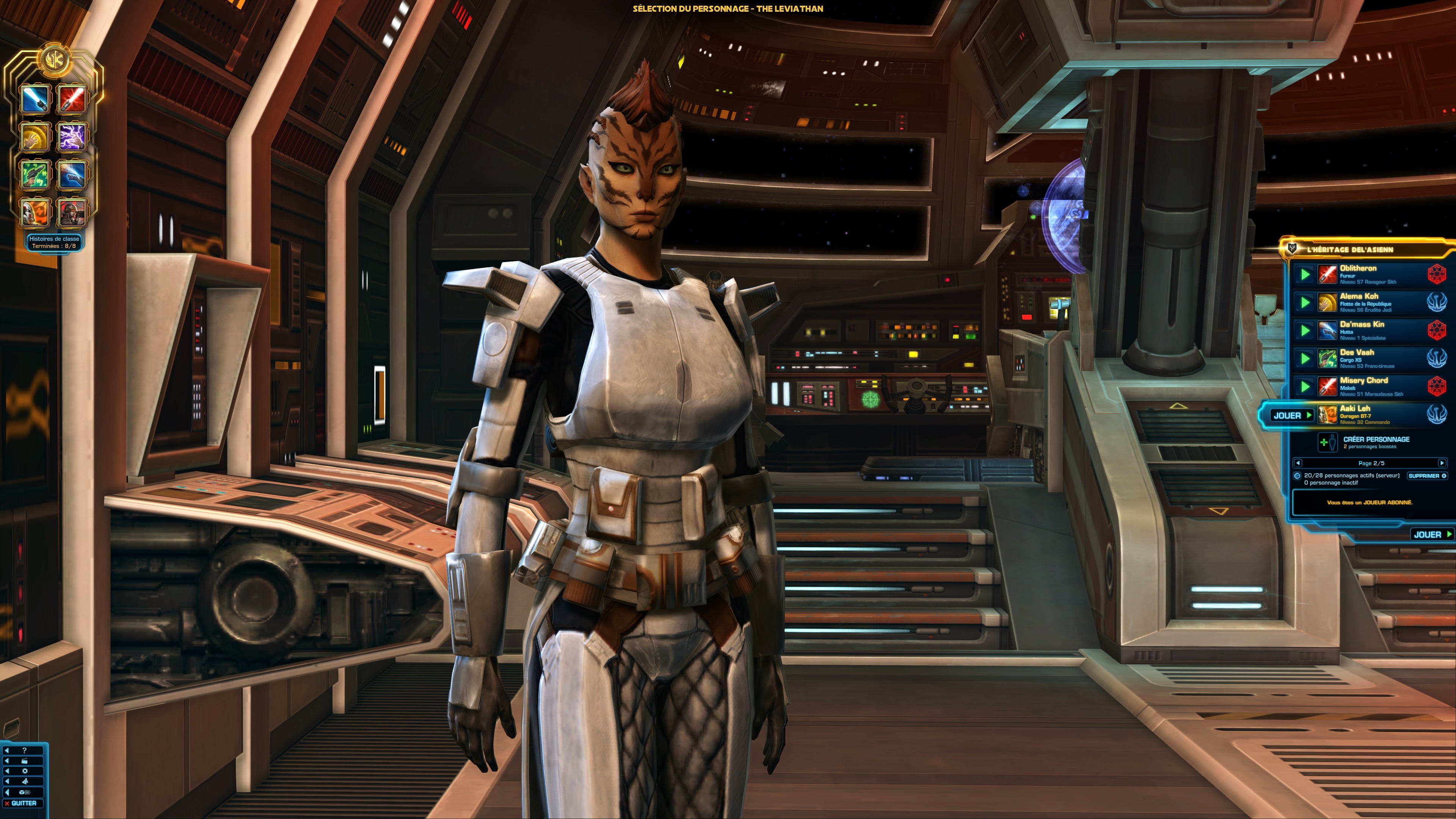The height and width of the screenshot is (819, 1456).
Task: Click the play arrow beside Misery Chord
Action: (x=1305, y=387)
